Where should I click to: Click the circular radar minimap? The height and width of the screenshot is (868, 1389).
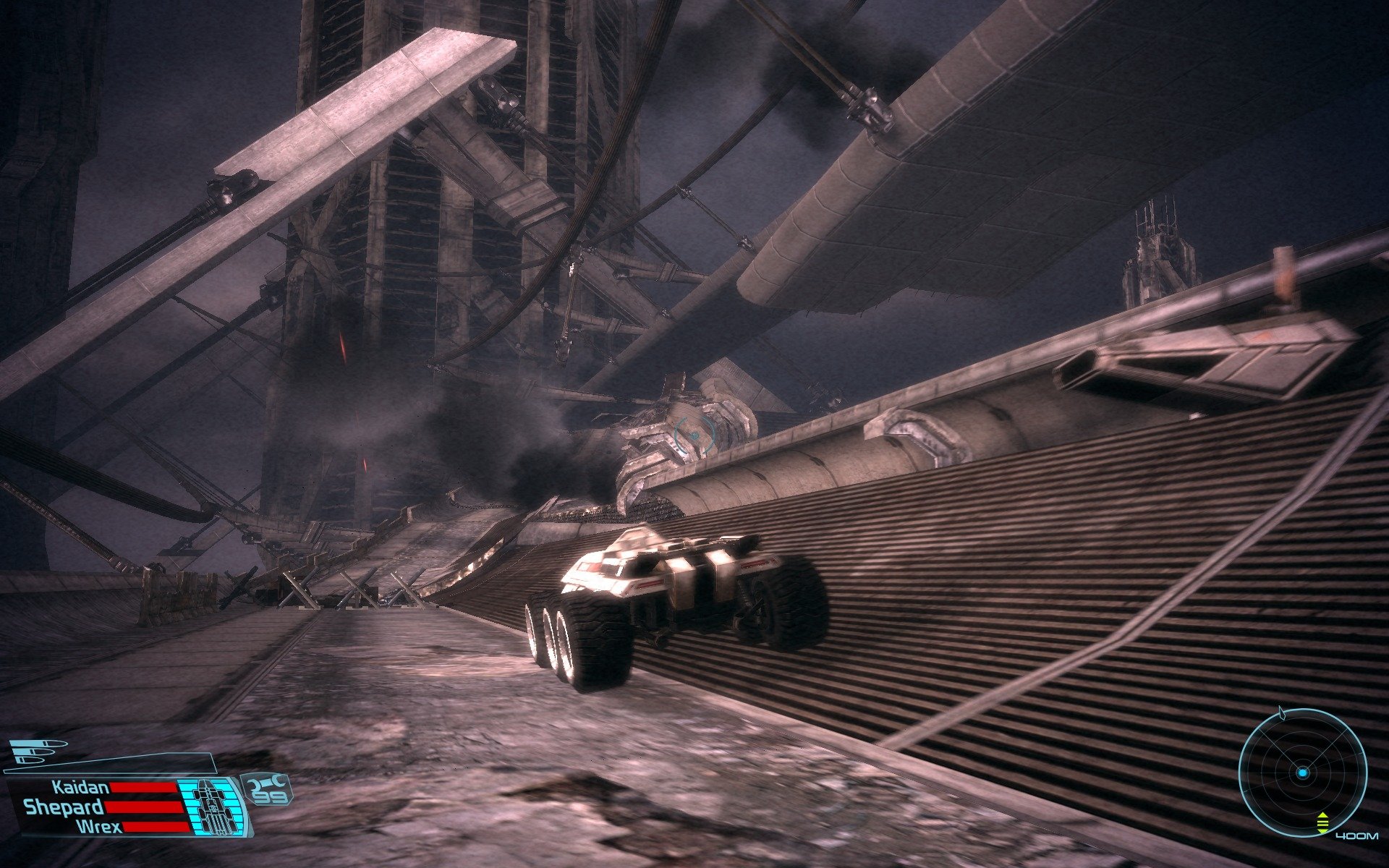pos(1301,773)
